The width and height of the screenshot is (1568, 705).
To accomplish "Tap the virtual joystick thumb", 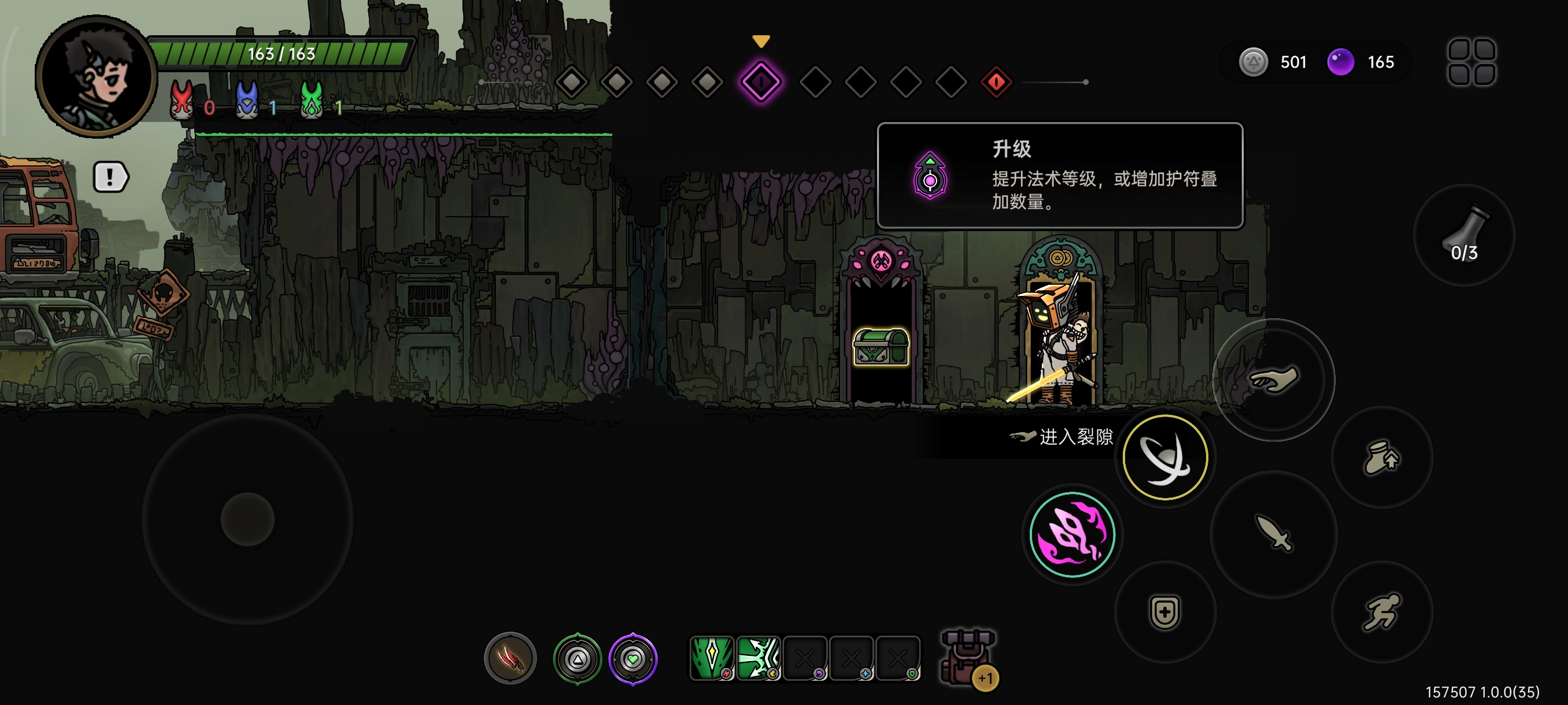I will (x=247, y=519).
